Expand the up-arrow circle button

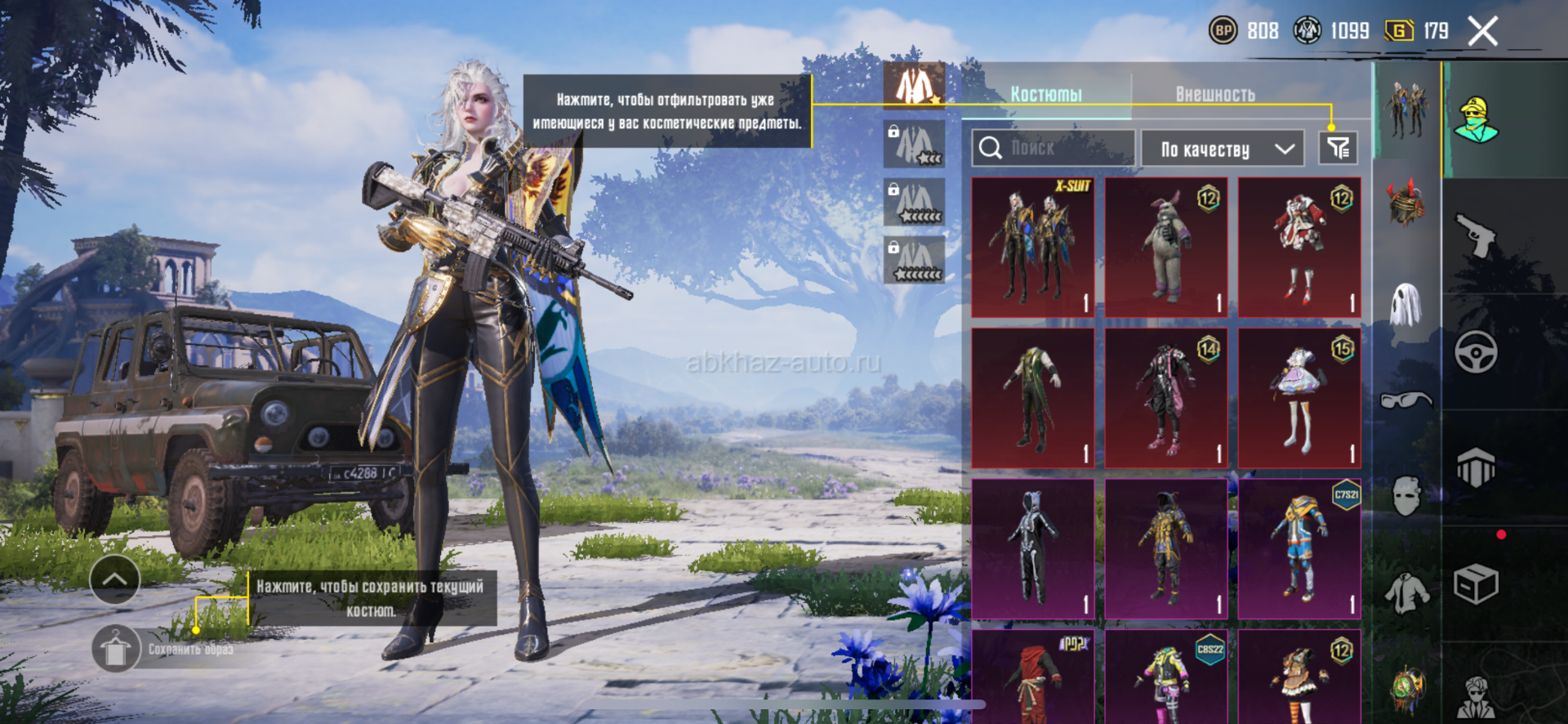pyautogui.click(x=114, y=579)
